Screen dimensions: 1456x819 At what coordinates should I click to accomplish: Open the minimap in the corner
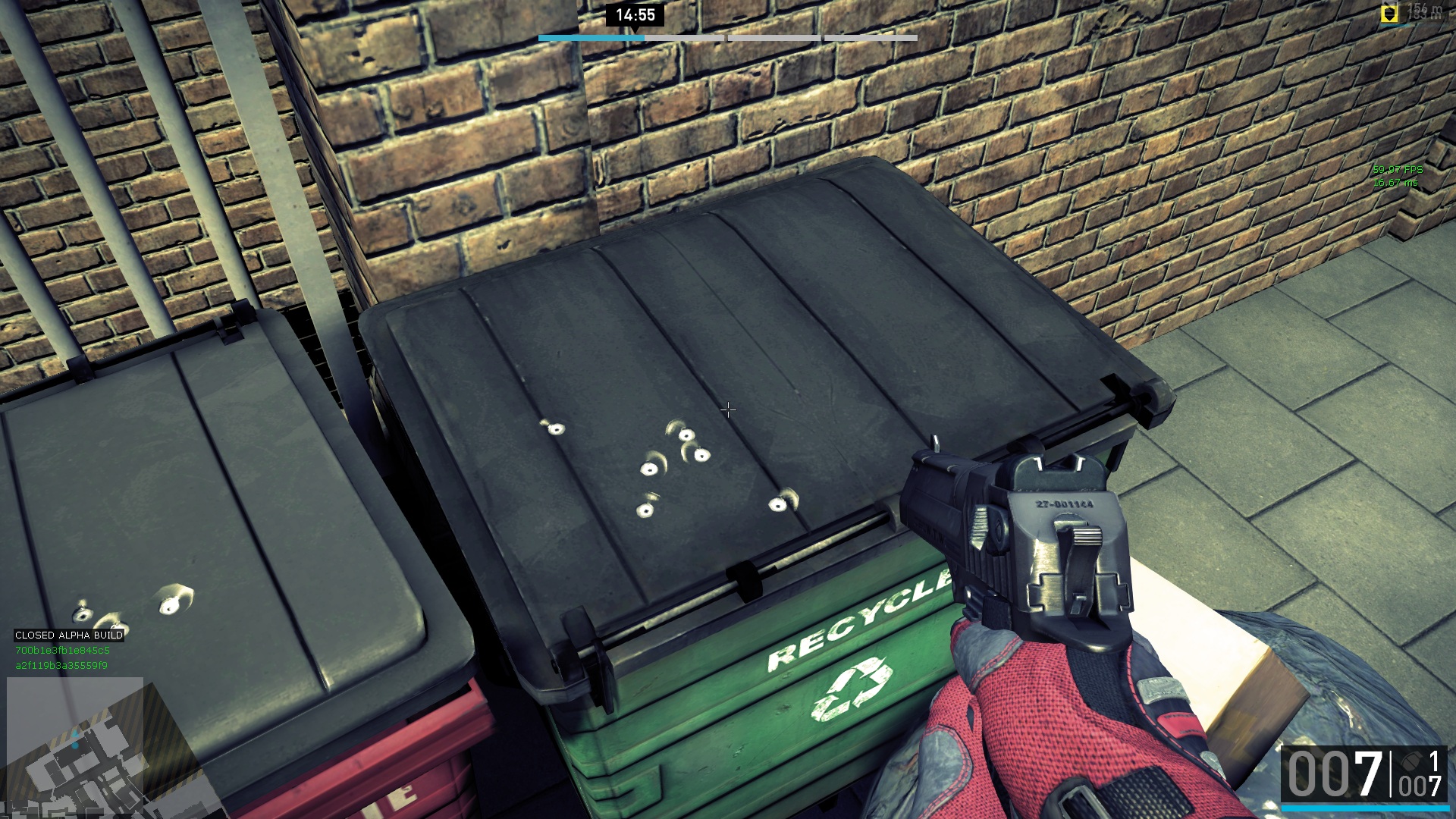click(x=74, y=747)
